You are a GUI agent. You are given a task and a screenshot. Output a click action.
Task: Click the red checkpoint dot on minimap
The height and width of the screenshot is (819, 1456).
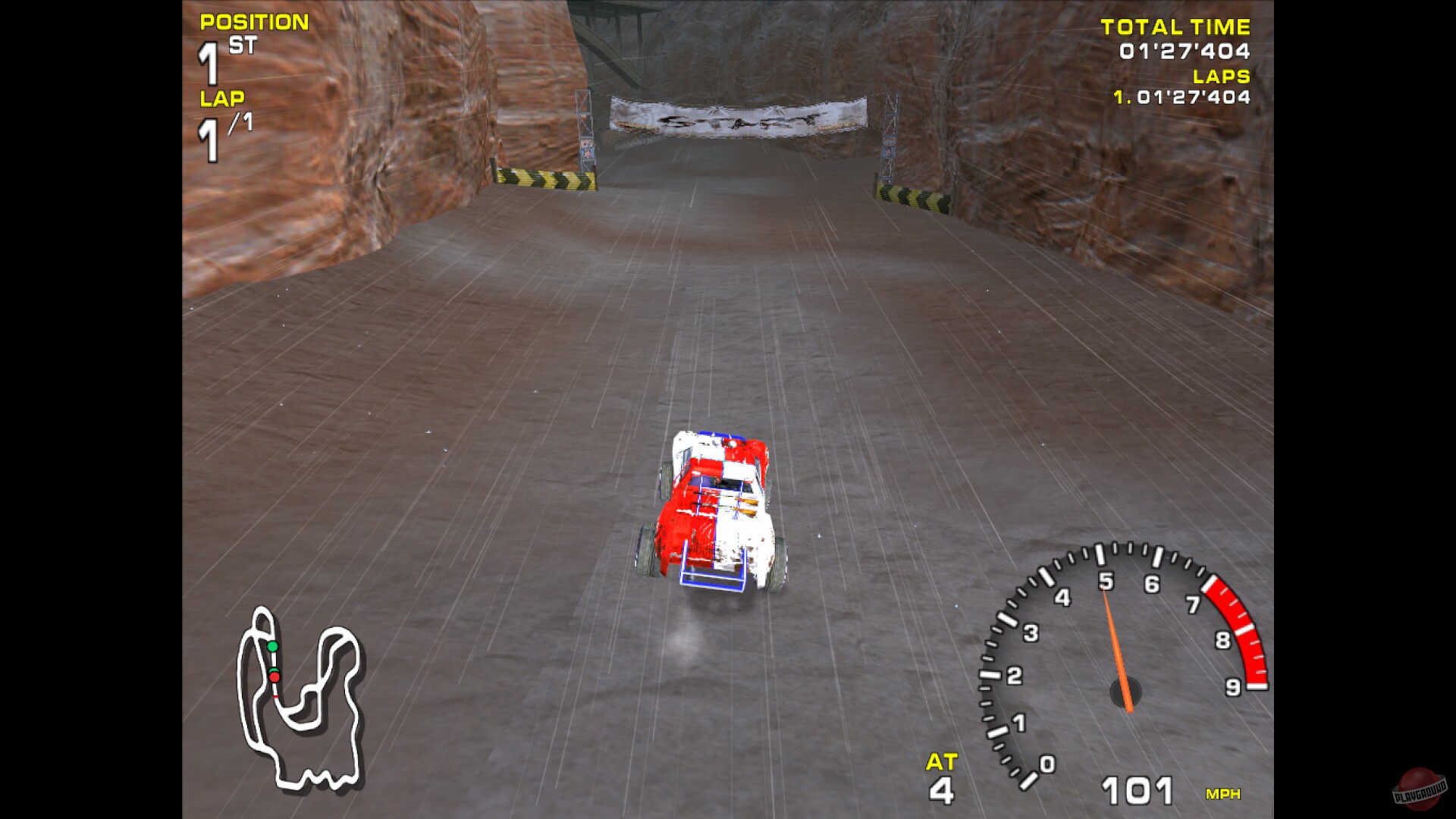(276, 677)
